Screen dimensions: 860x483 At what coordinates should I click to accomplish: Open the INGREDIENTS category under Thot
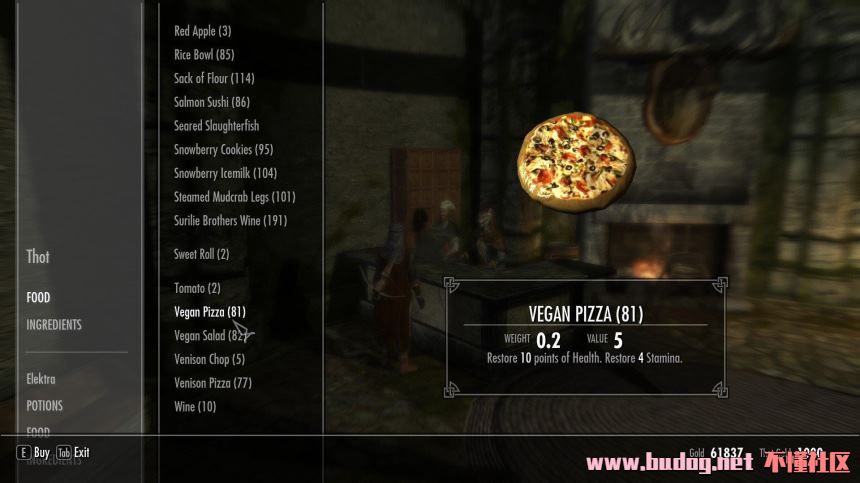[x=54, y=325]
